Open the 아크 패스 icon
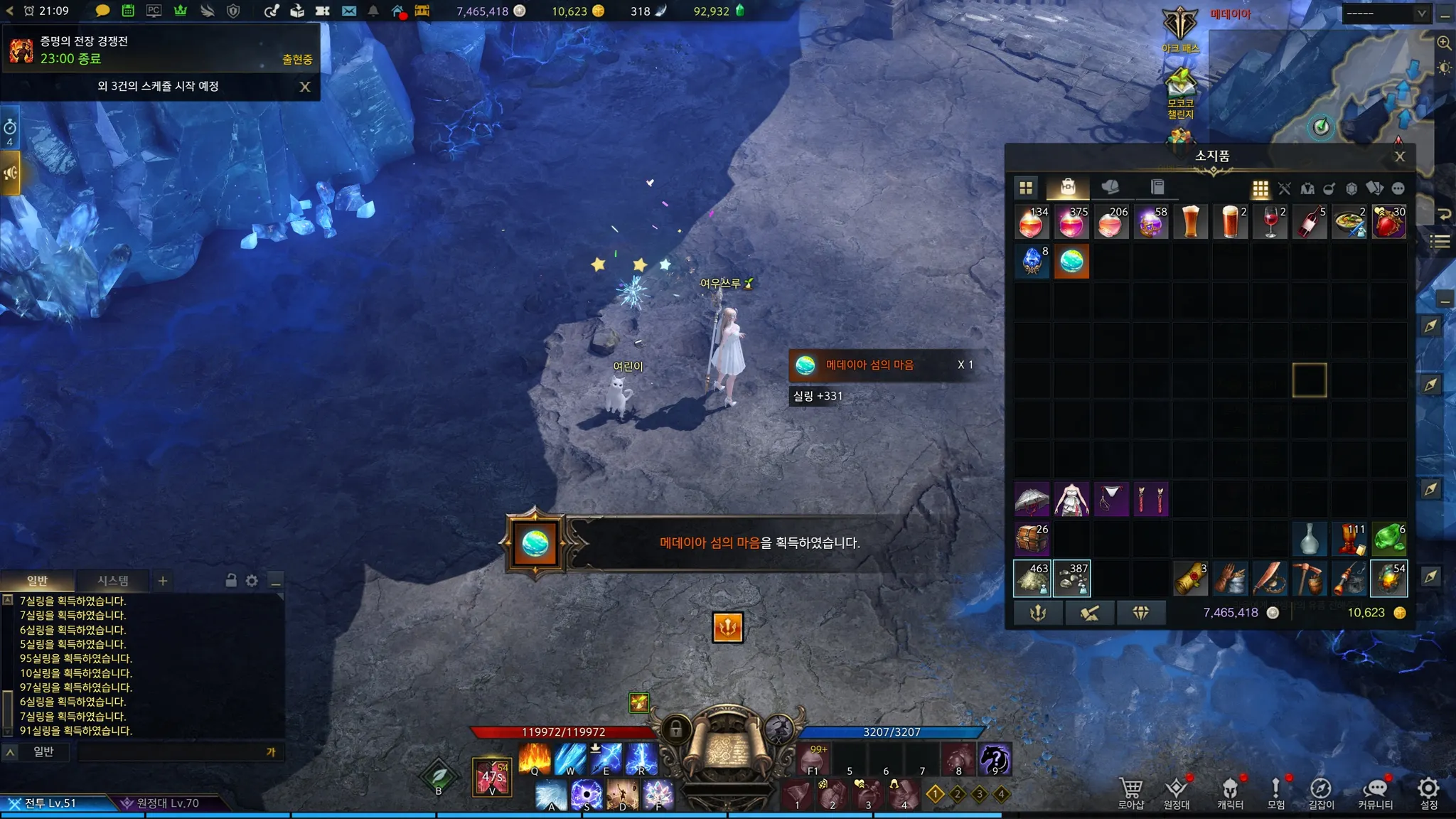The image size is (1456, 819). tap(1180, 30)
